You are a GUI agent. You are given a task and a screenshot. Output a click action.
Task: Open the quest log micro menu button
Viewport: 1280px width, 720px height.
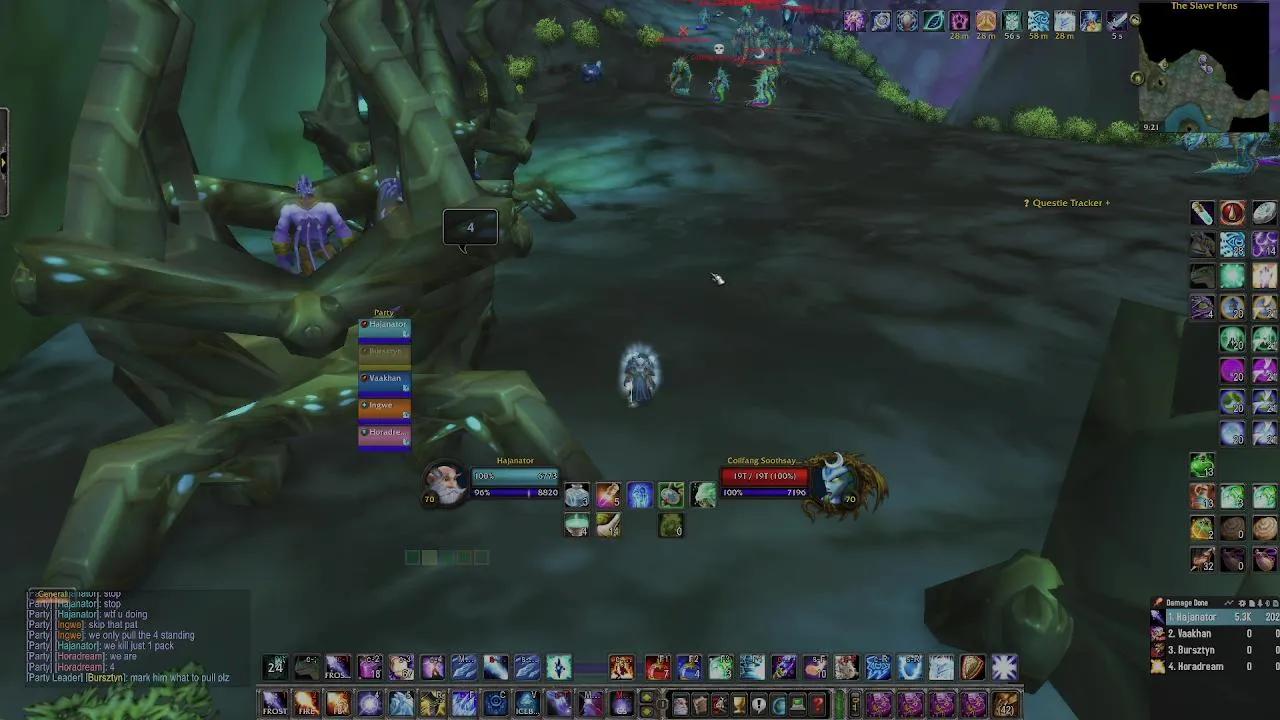pos(760,705)
